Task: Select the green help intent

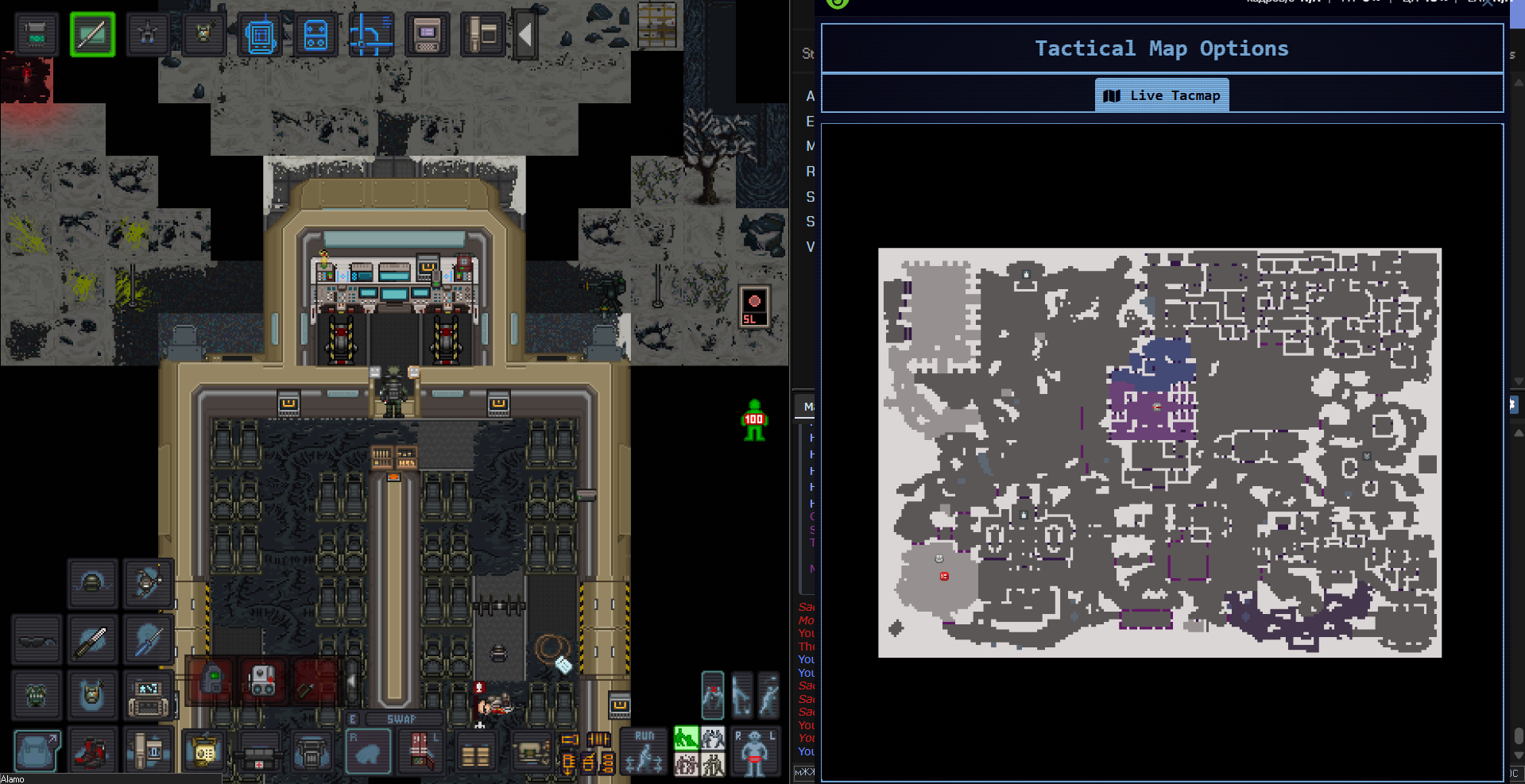Action: point(685,738)
